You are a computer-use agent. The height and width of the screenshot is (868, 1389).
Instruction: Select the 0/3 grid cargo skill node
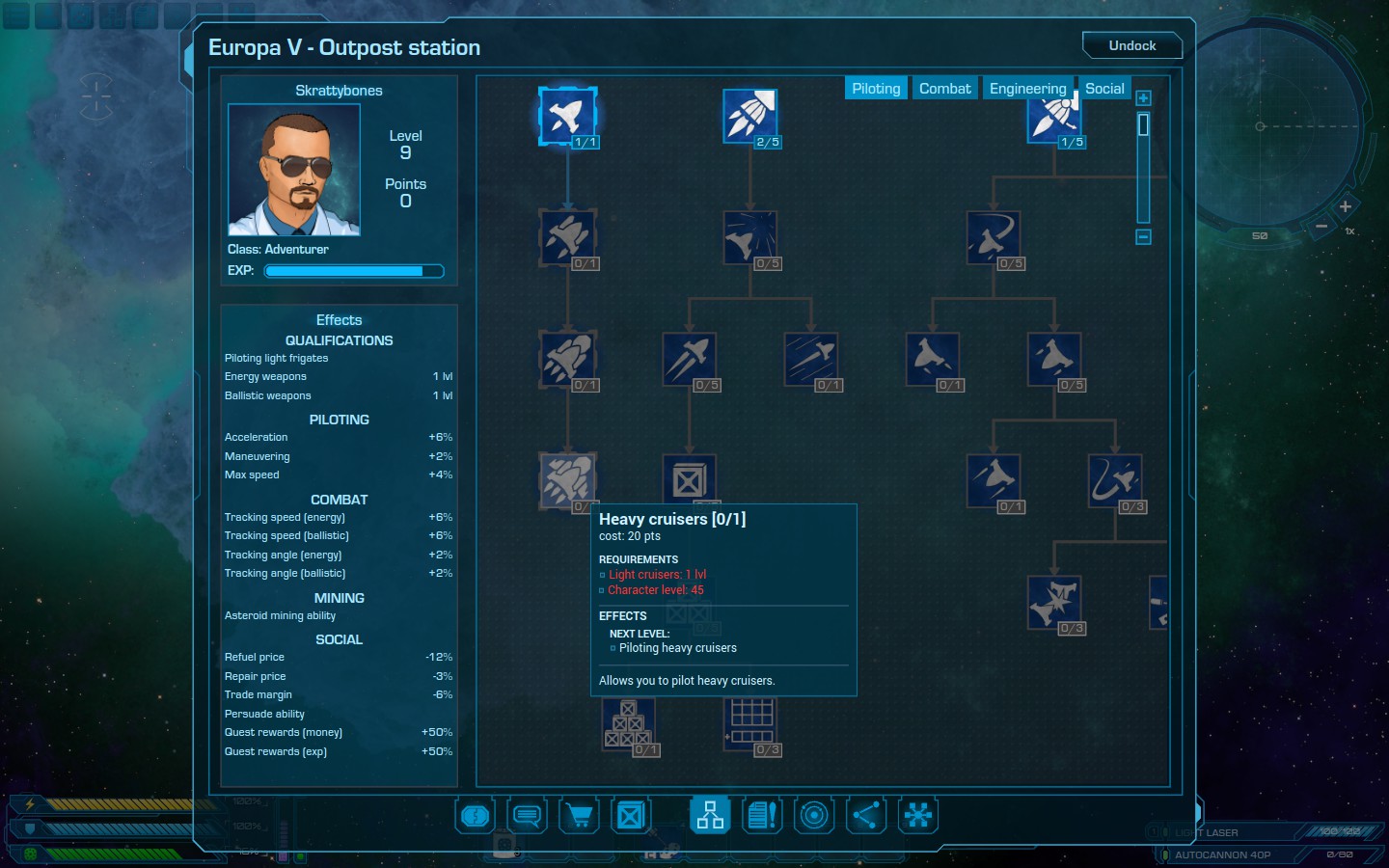tap(751, 723)
